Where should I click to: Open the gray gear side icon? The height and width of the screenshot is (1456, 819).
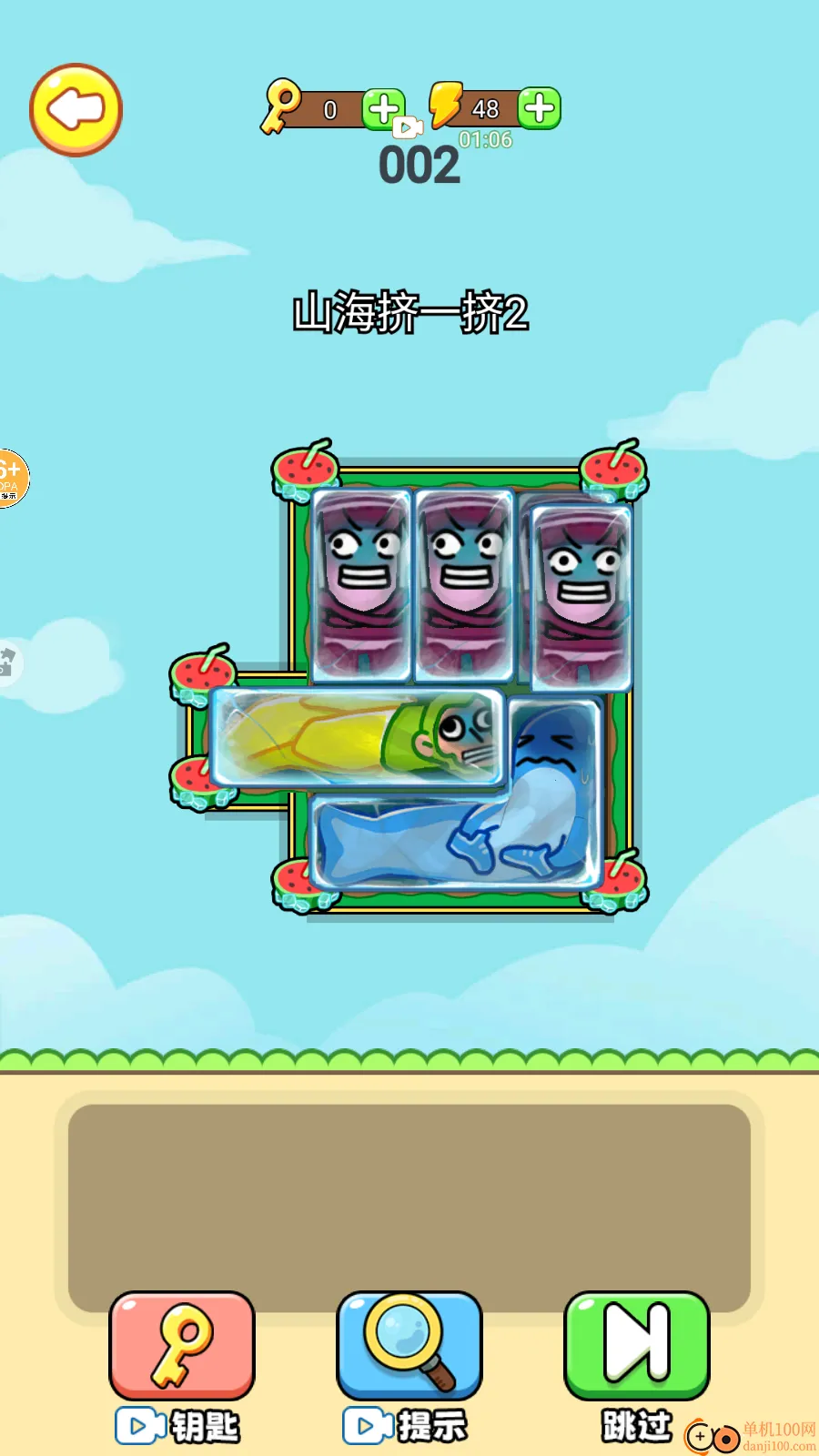coord(7,662)
